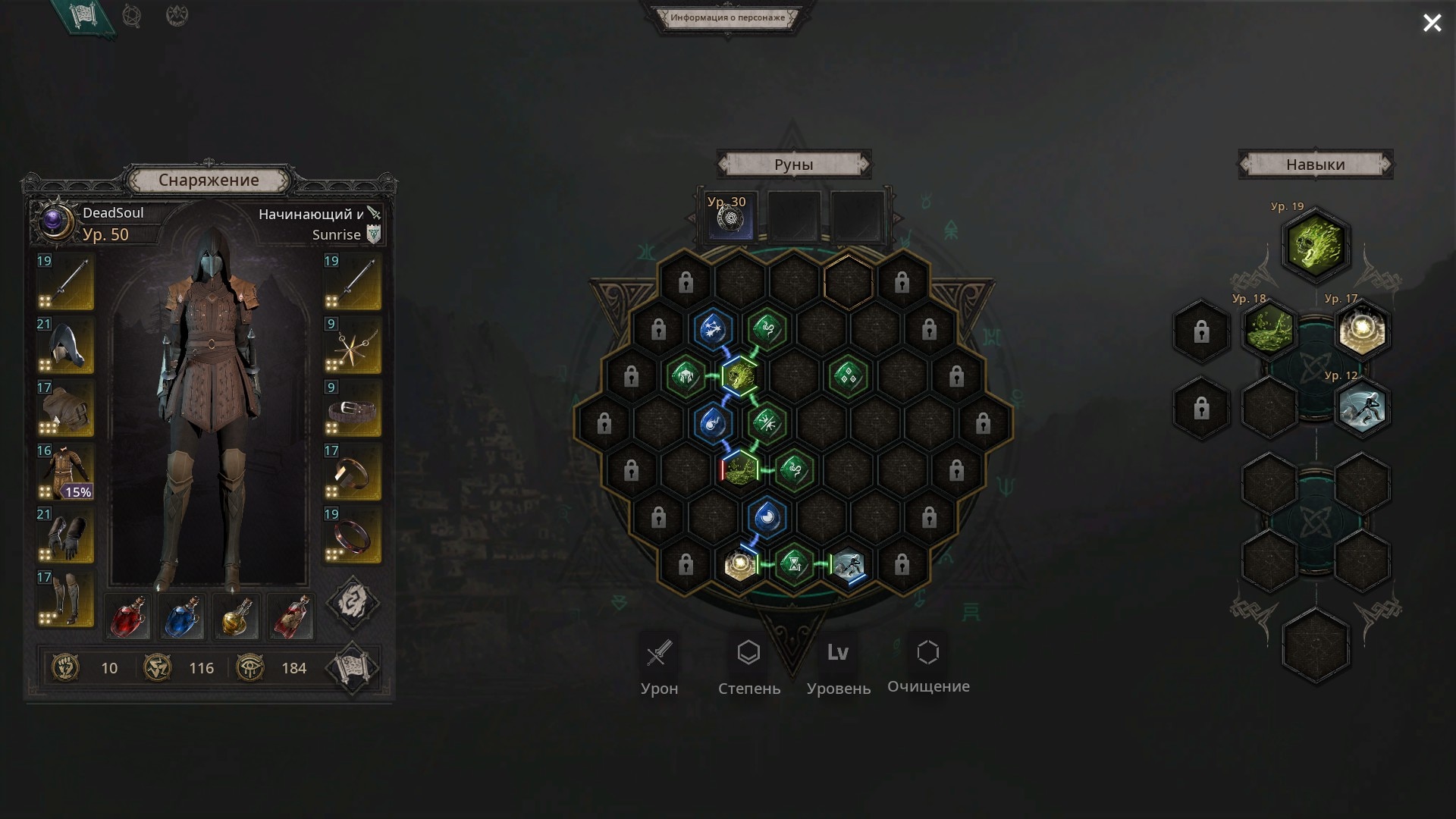Open the level 30 rune slot
The image size is (1456, 819).
pos(727,218)
